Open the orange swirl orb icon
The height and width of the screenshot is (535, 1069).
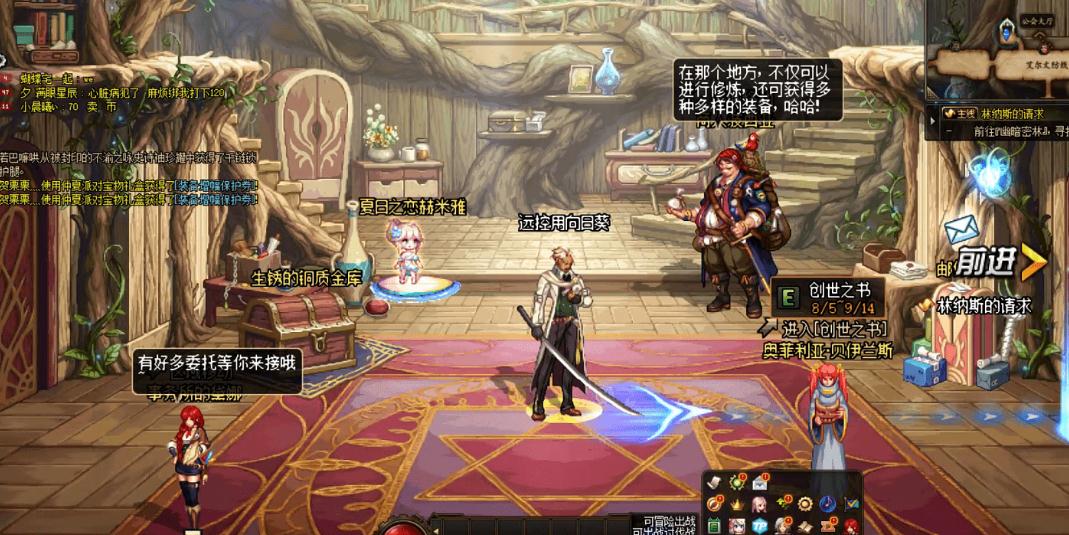tap(714, 505)
